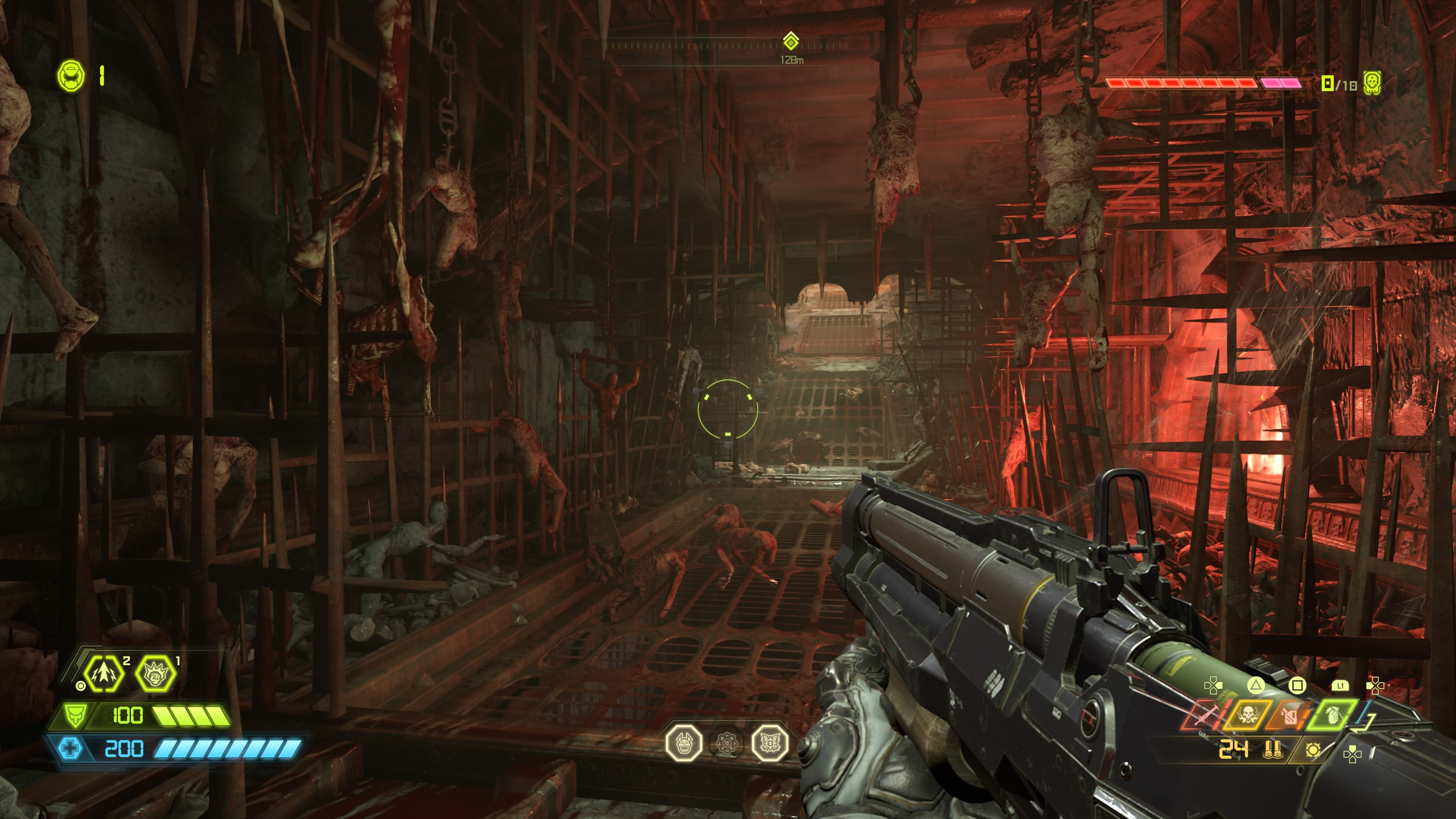
Task: Choose the dimmed skull with arrows rune
Action: tap(727, 743)
